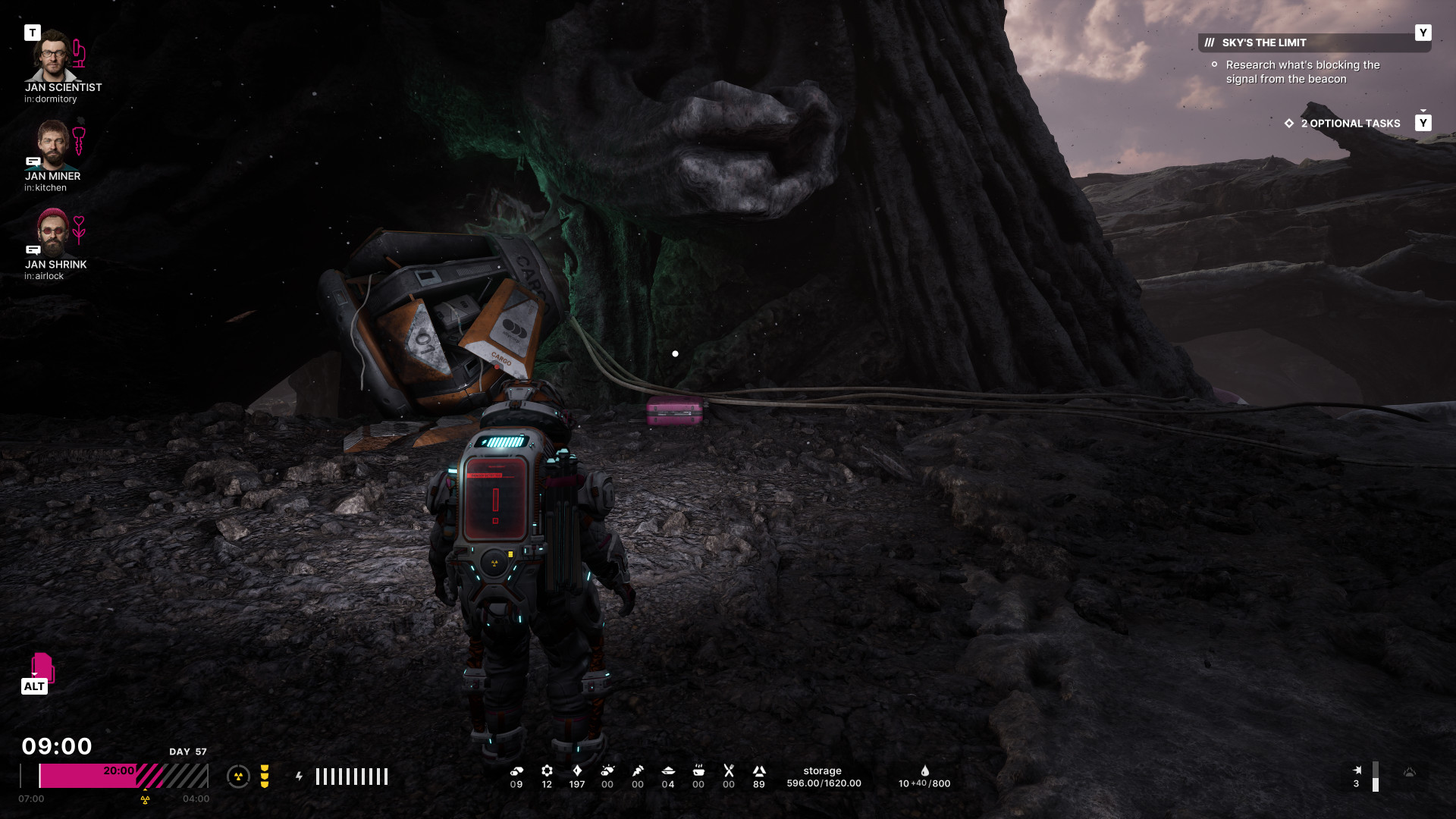Select Jan Shrink's portrait
Viewport: 1456px width, 819px height.
click(52, 233)
